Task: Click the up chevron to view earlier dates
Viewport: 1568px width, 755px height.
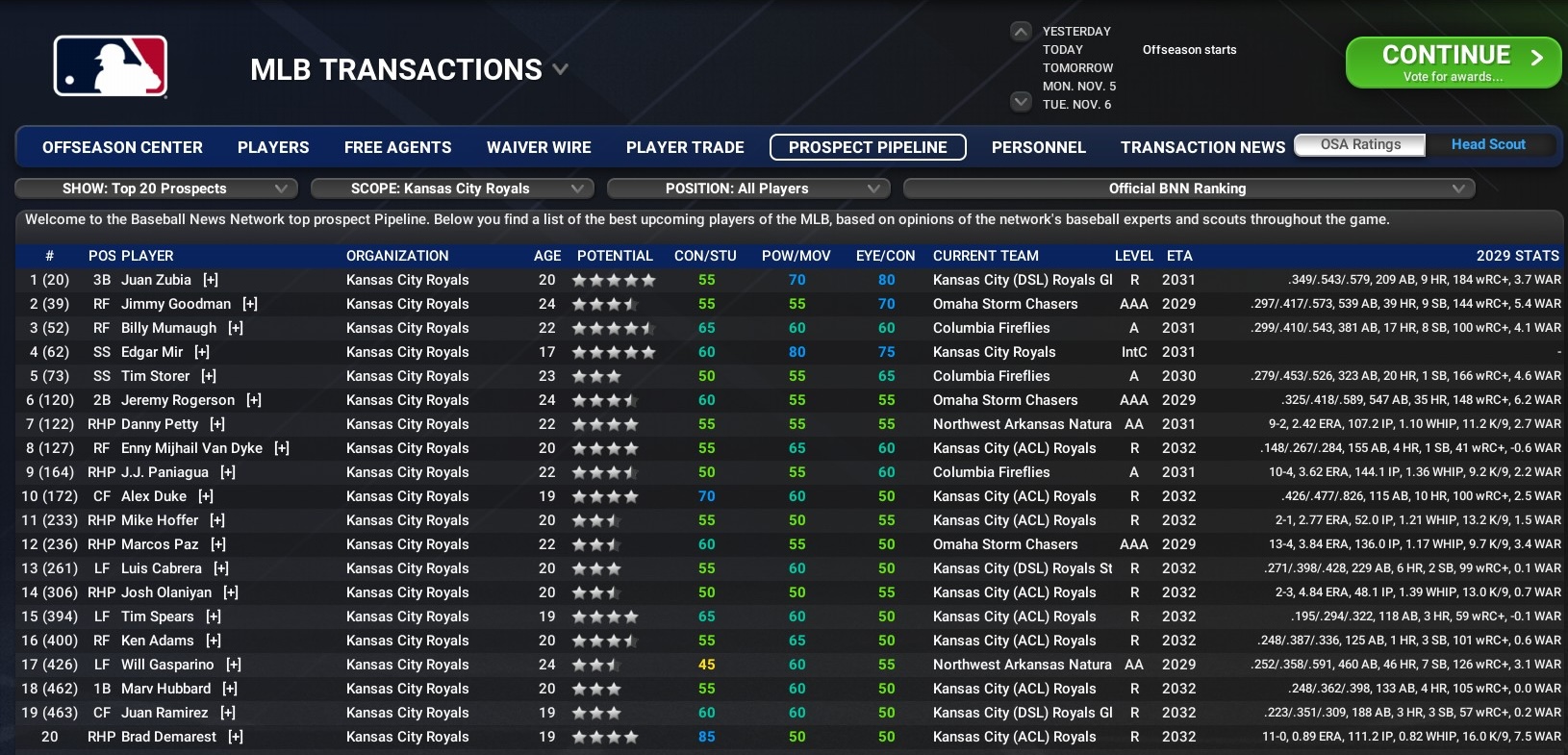Action: click(x=1020, y=31)
